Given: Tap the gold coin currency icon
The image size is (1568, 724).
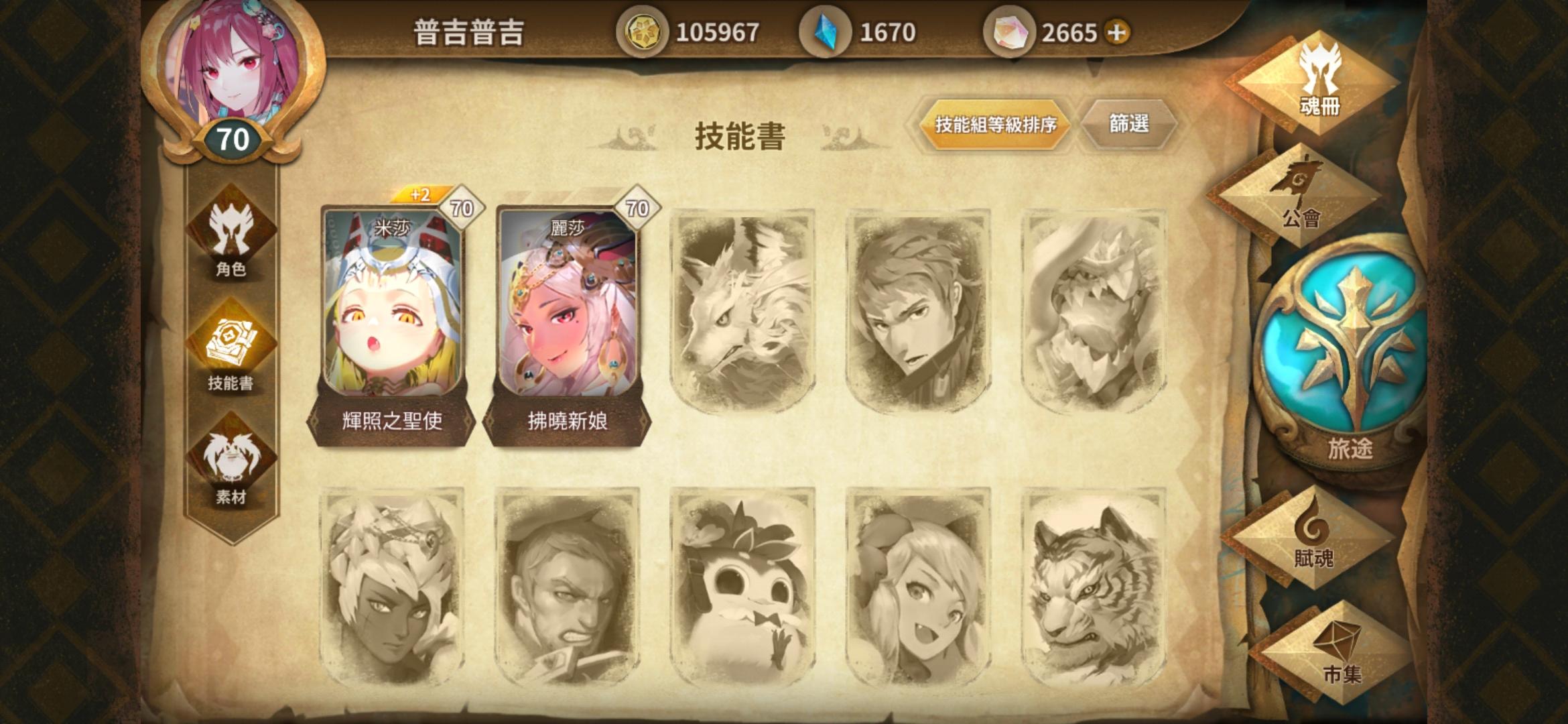Looking at the screenshot, I should click(645, 30).
